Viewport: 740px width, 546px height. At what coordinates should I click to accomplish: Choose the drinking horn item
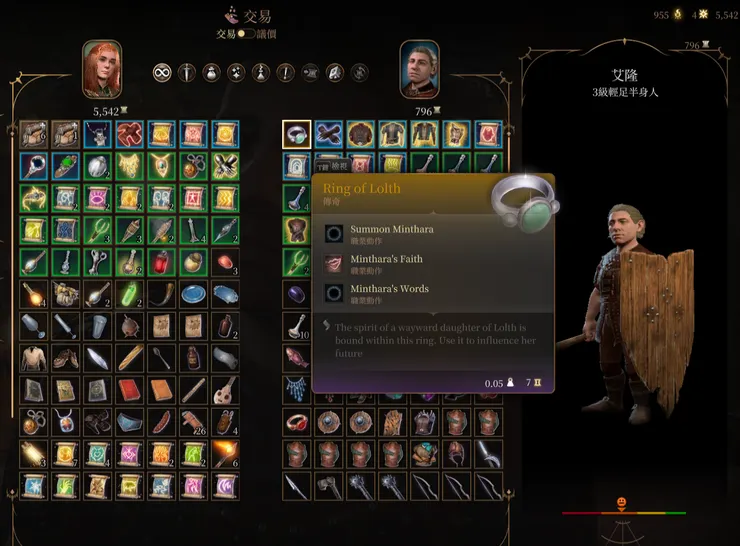tap(161, 295)
